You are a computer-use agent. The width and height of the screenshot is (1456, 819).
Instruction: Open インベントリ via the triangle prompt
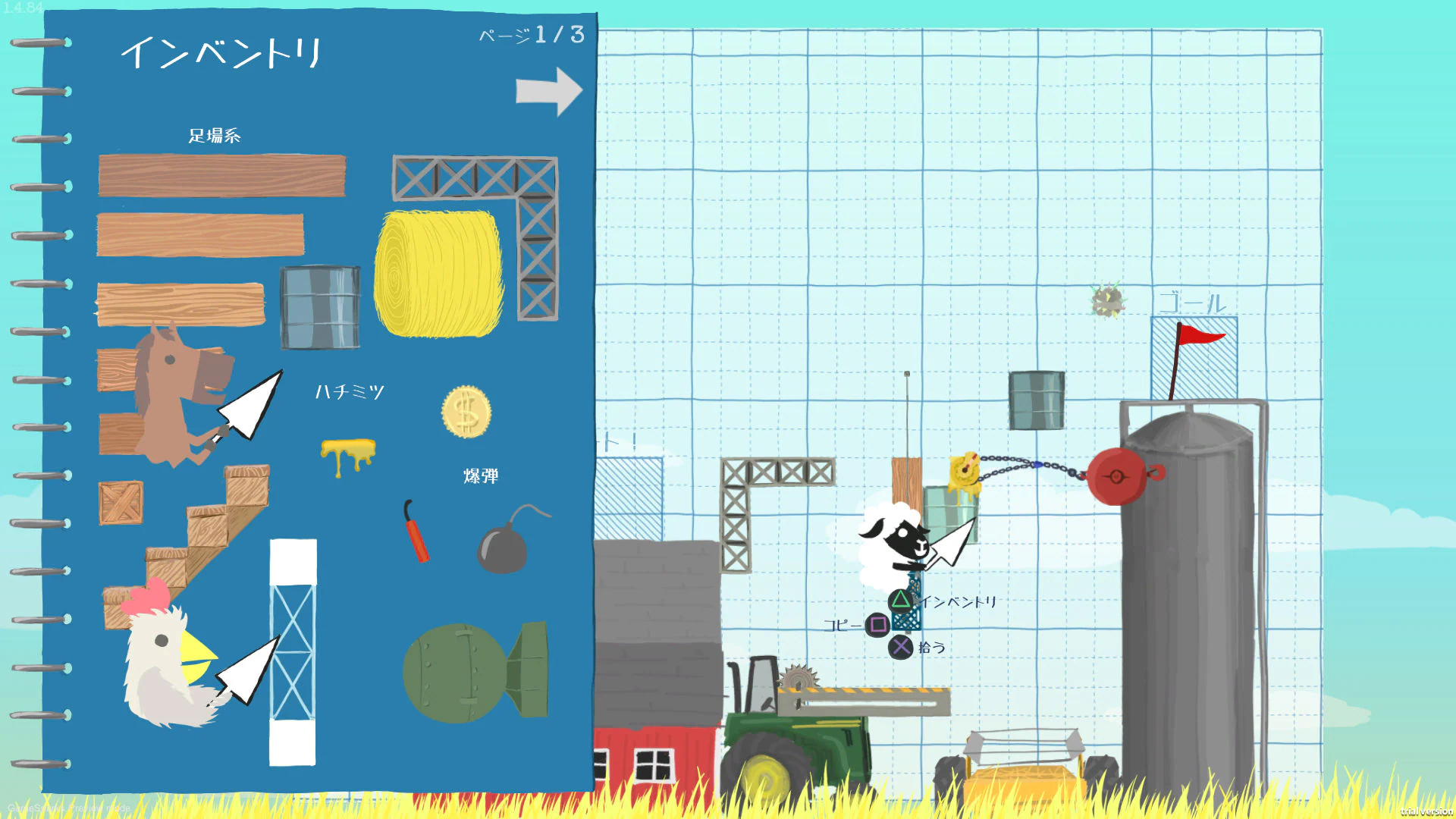click(899, 599)
